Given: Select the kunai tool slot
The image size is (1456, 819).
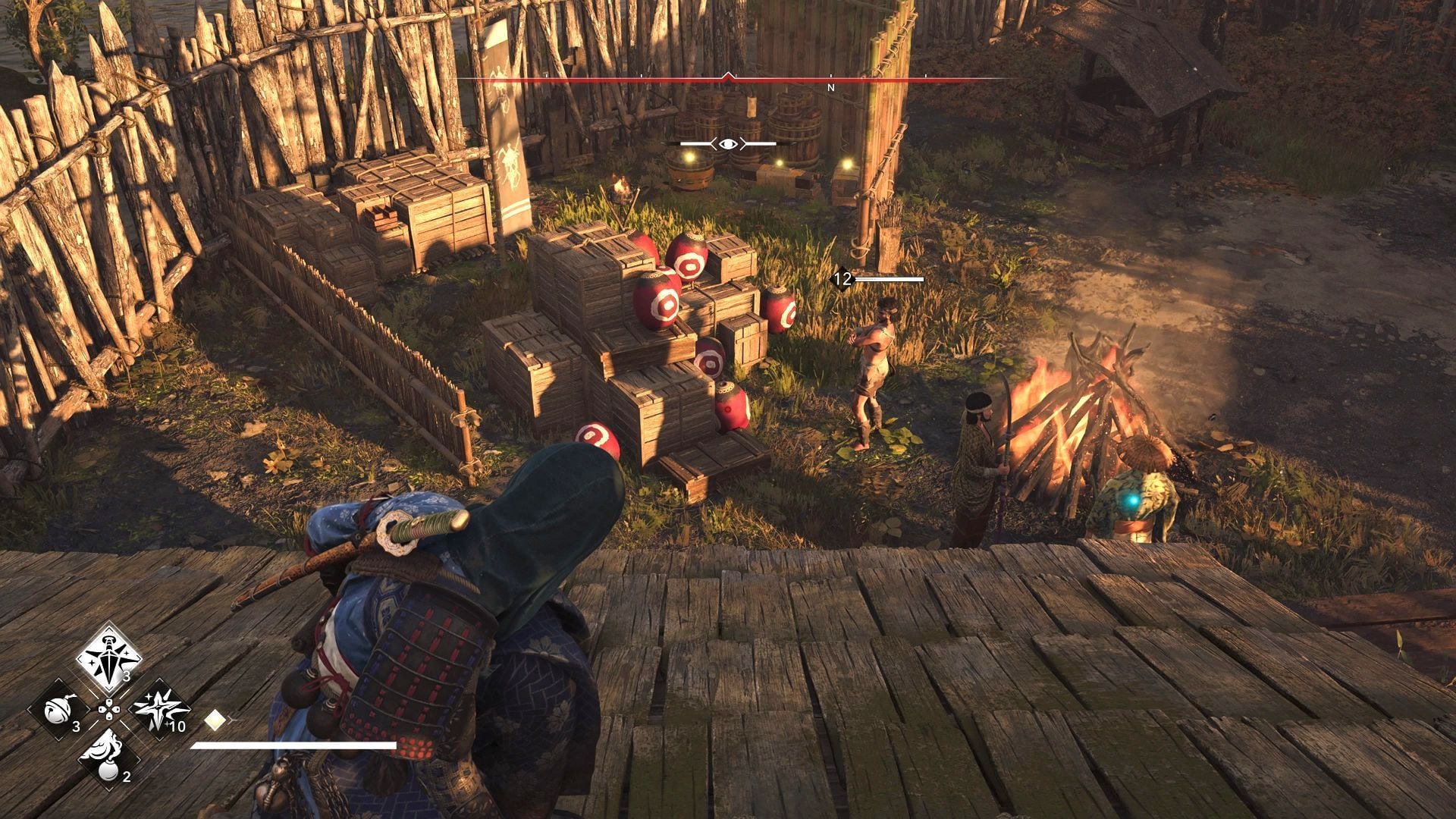Looking at the screenshot, I should pyautogui.click(x=109, y=658).
